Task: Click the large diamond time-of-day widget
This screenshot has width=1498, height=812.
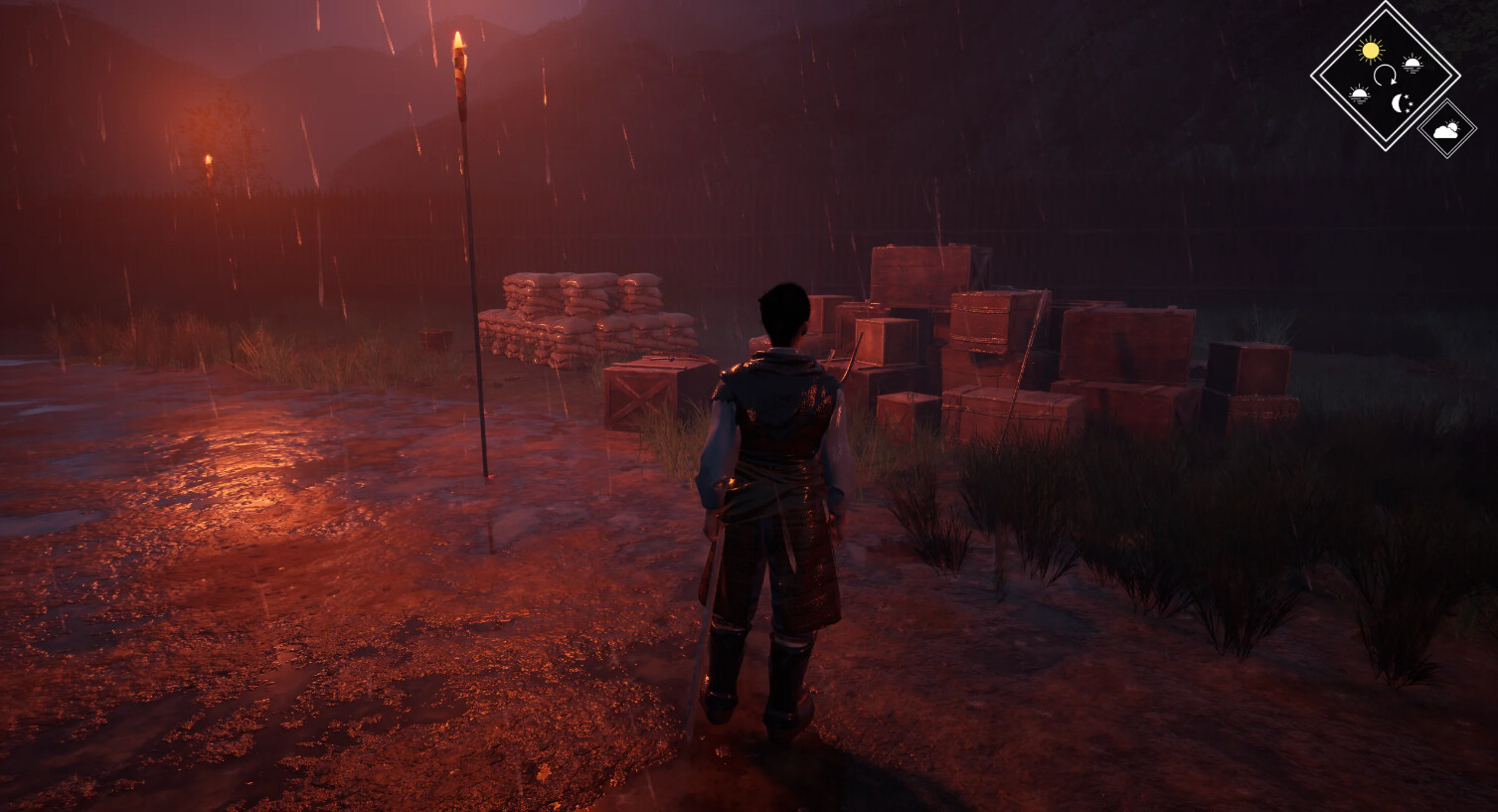Action: point(1385,75)
